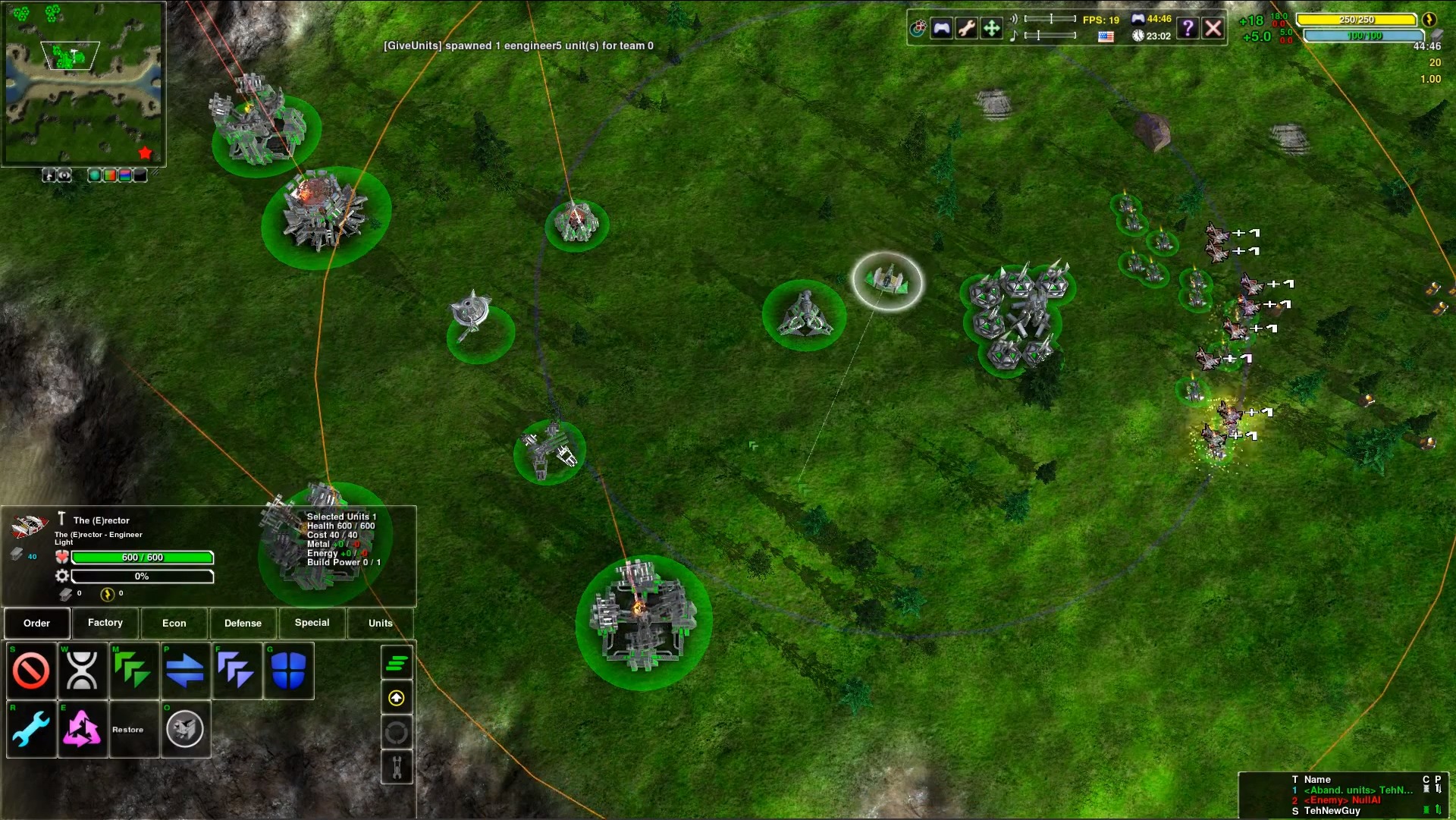Adjust the sound volume slider

(x=1050, y=19)
